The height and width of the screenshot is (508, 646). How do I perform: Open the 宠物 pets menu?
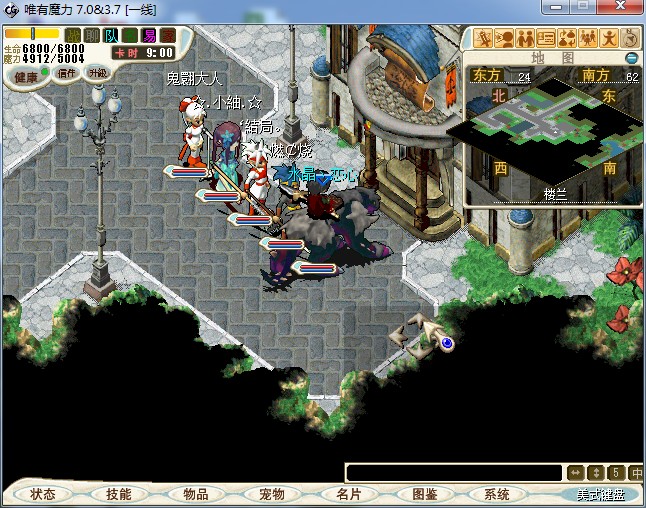(x=271, y=494)
